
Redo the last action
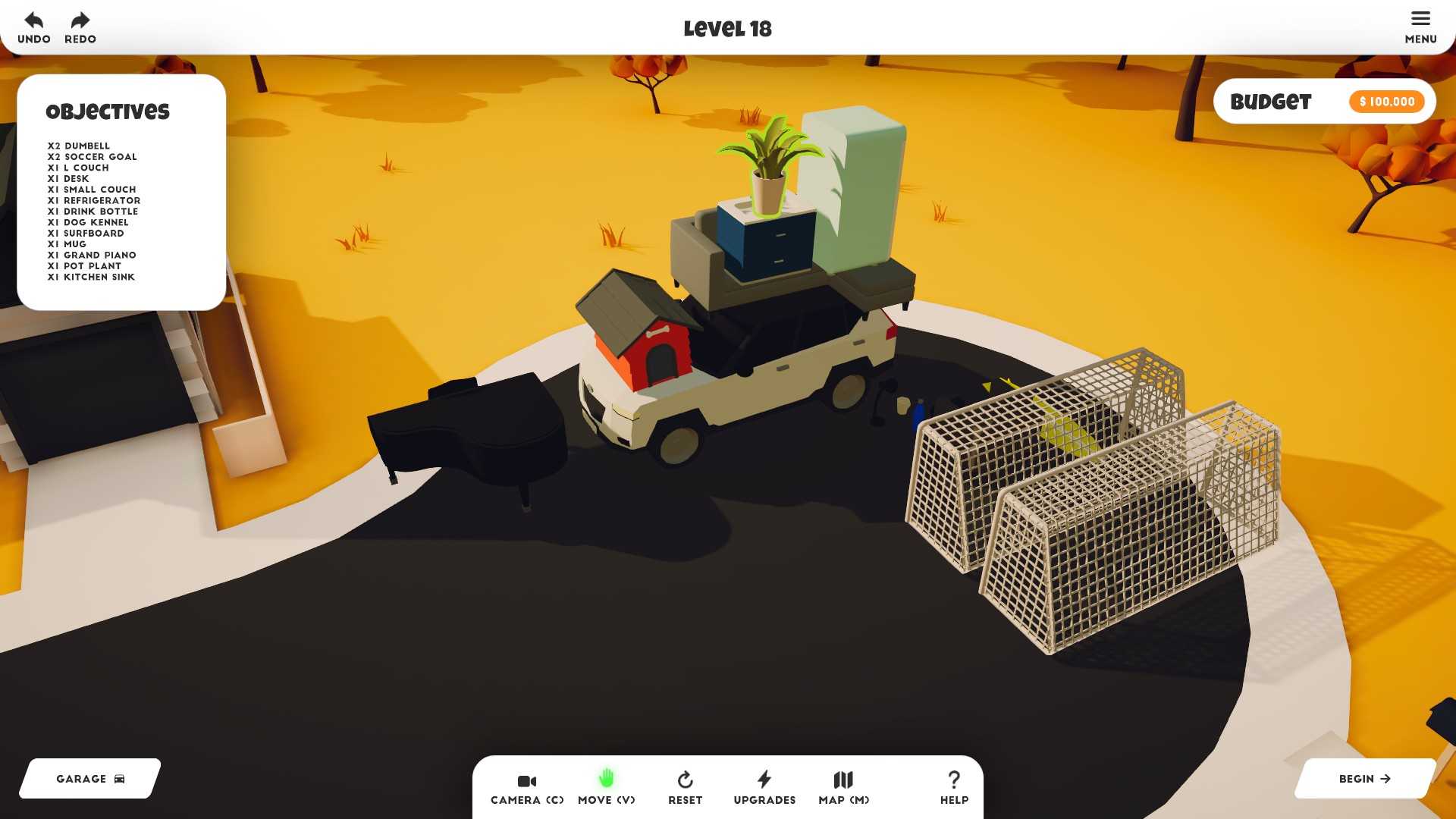[x=79, y=21]
